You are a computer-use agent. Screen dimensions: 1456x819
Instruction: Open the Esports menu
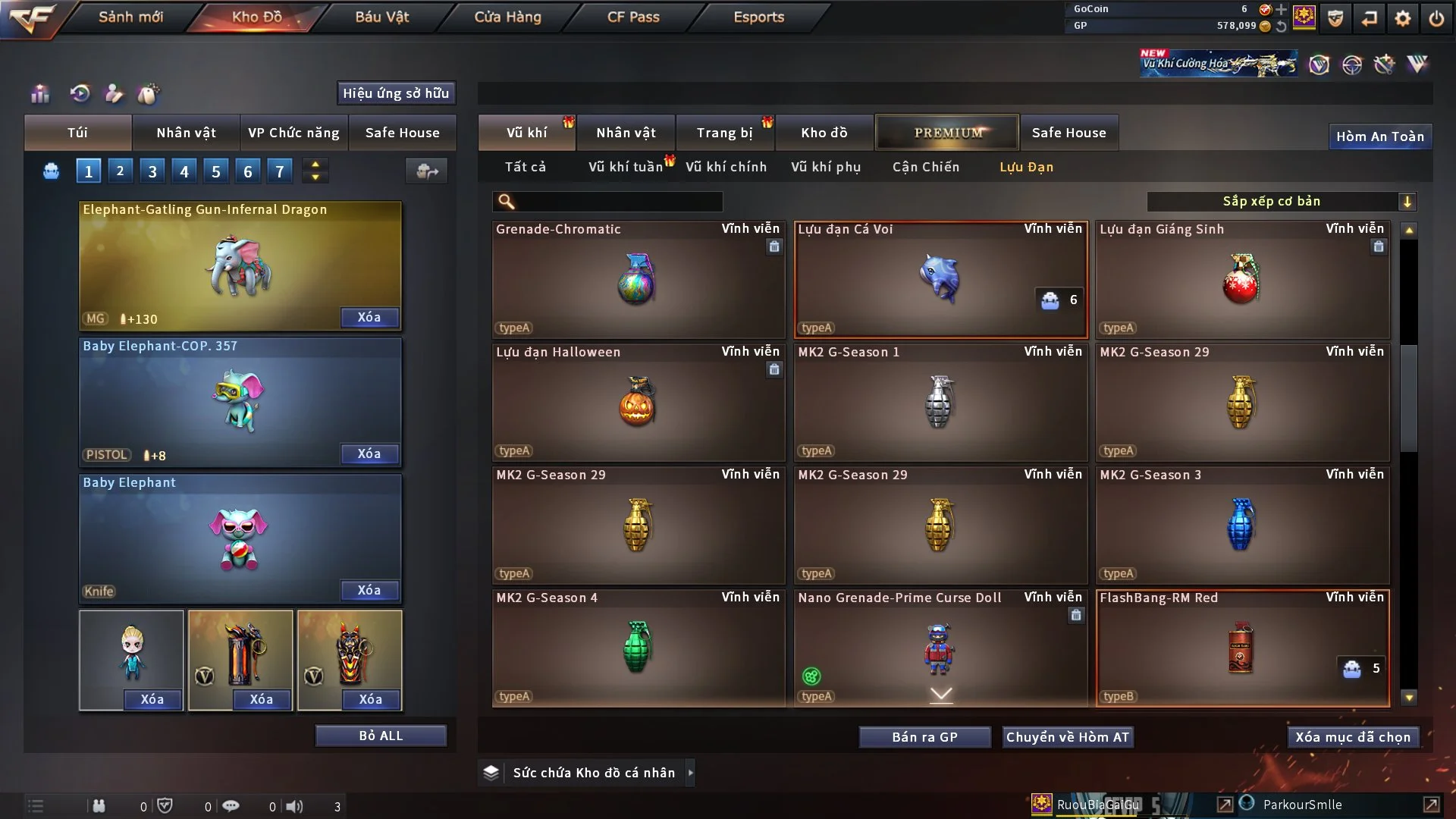[x=758, y=17]
